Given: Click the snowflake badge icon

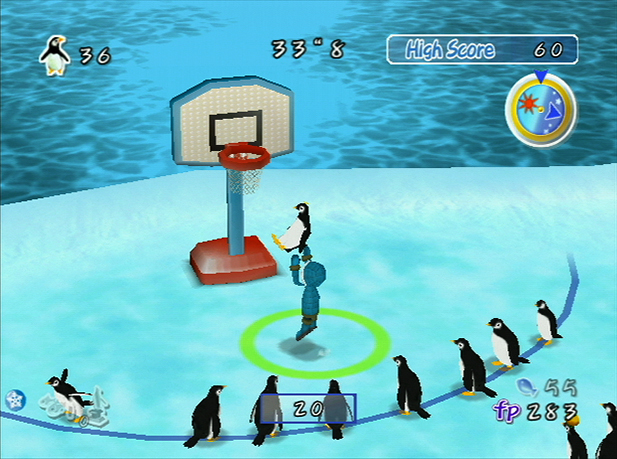Looking at the screenshot, I should pos(14,397).
